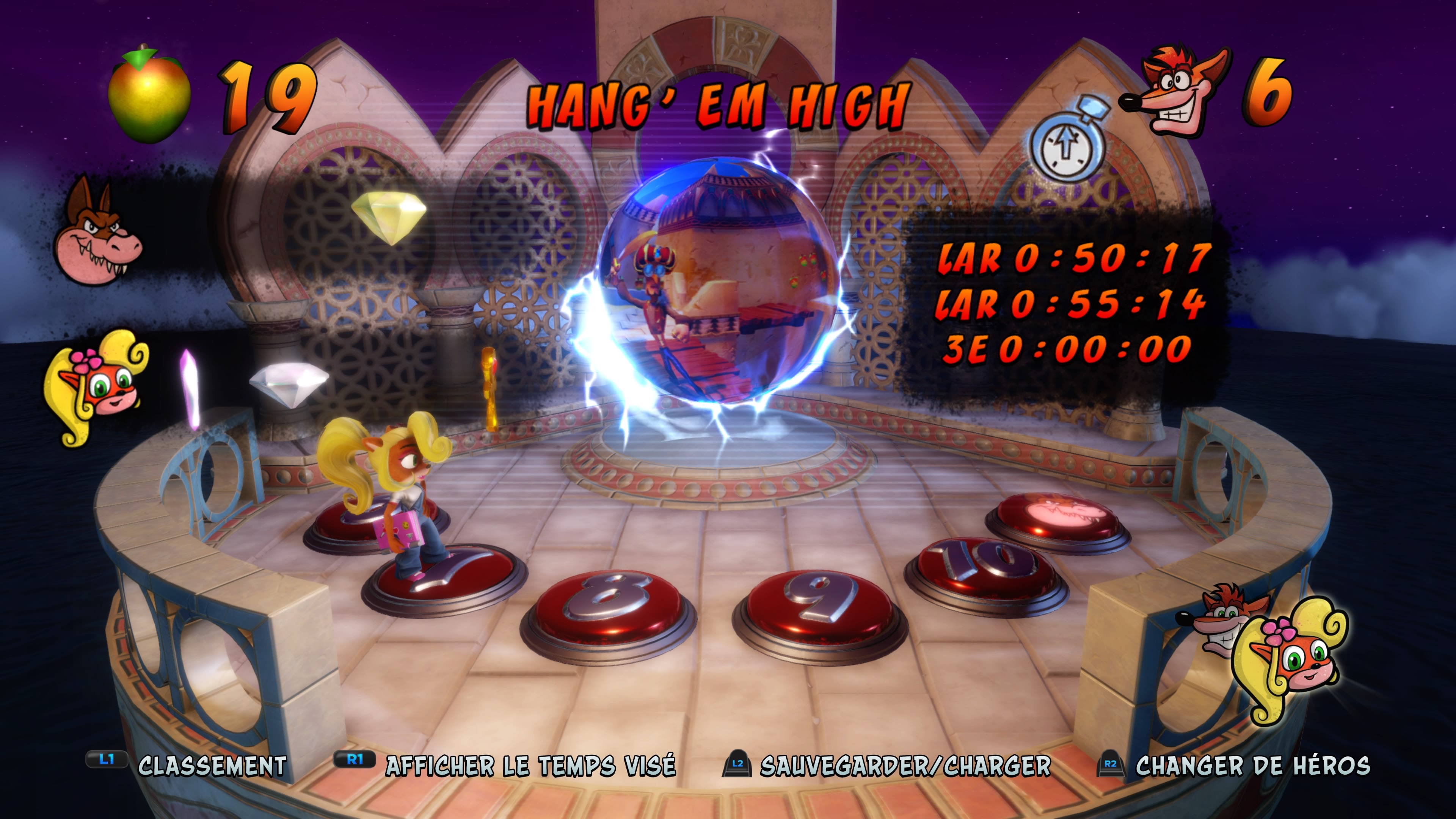Click the stopwatch time trial icon
The height and width of the screenshot is (819, 1456).
click(x=1066, y=141)
